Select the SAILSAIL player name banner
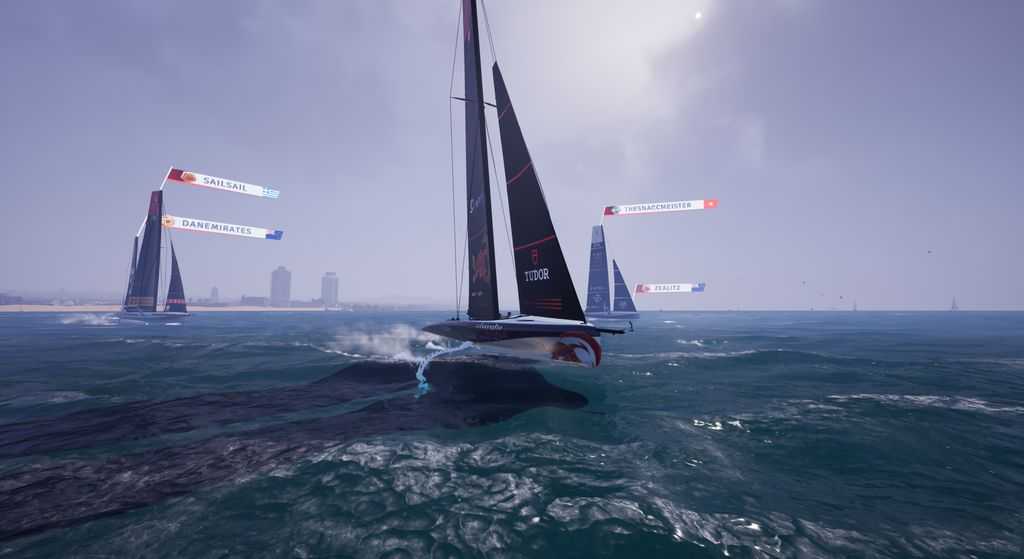1024x559 pixels. 224,184
